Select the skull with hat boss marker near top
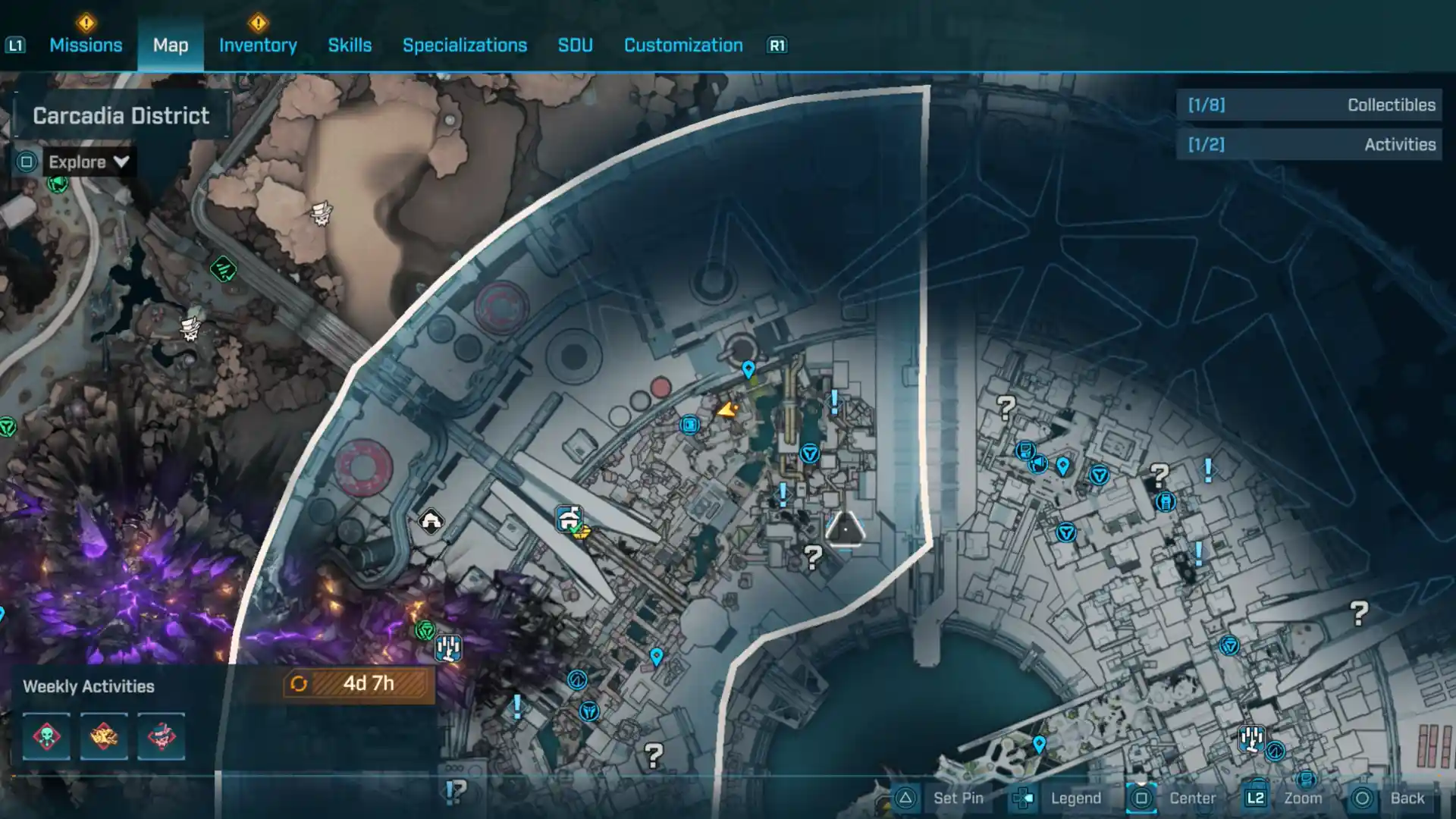Image resolution: width=1456 pixels, height=819 pixels. 322,213
